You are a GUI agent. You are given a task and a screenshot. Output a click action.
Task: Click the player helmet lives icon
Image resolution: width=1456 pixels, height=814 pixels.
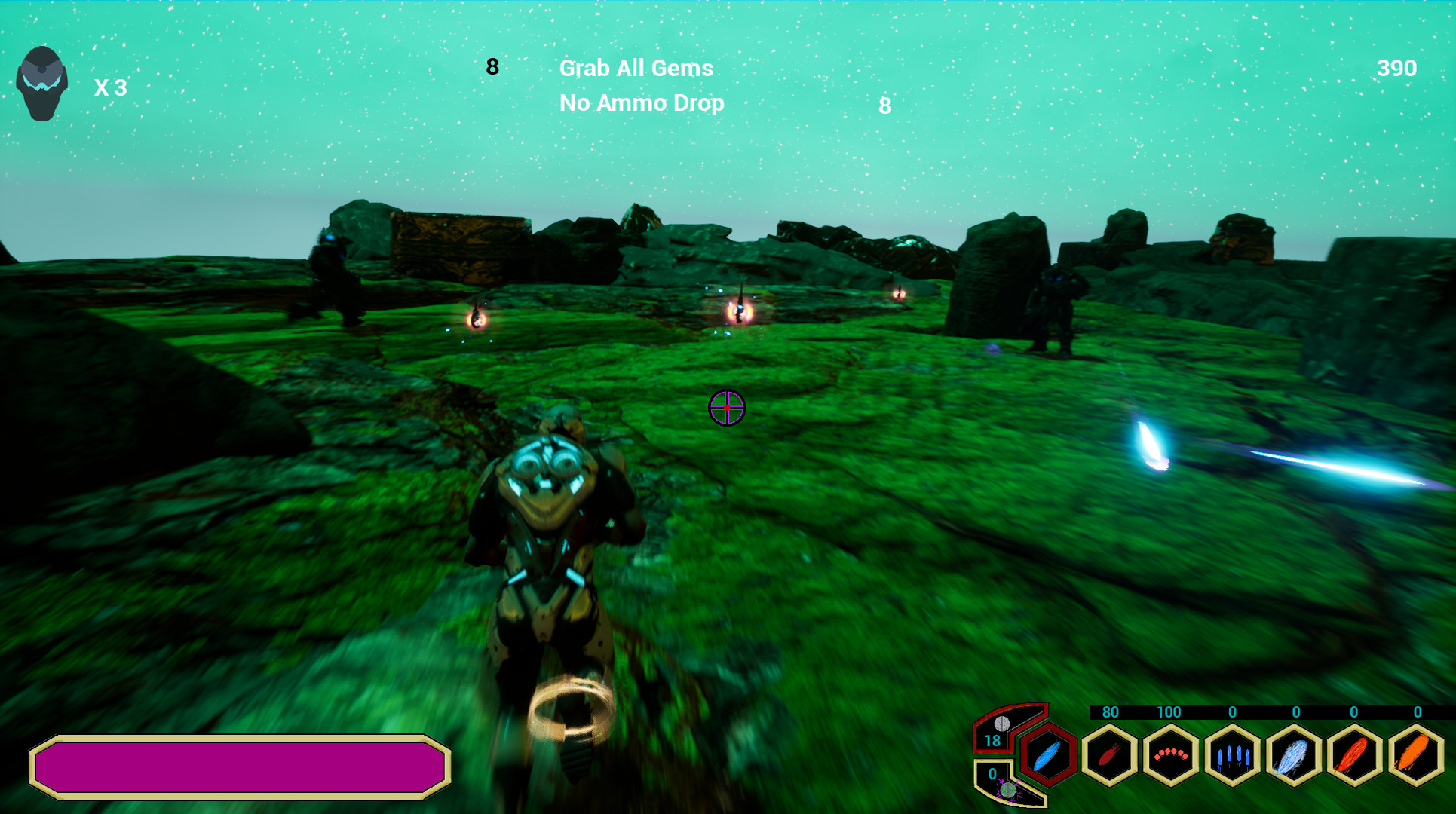coord(41,83)
